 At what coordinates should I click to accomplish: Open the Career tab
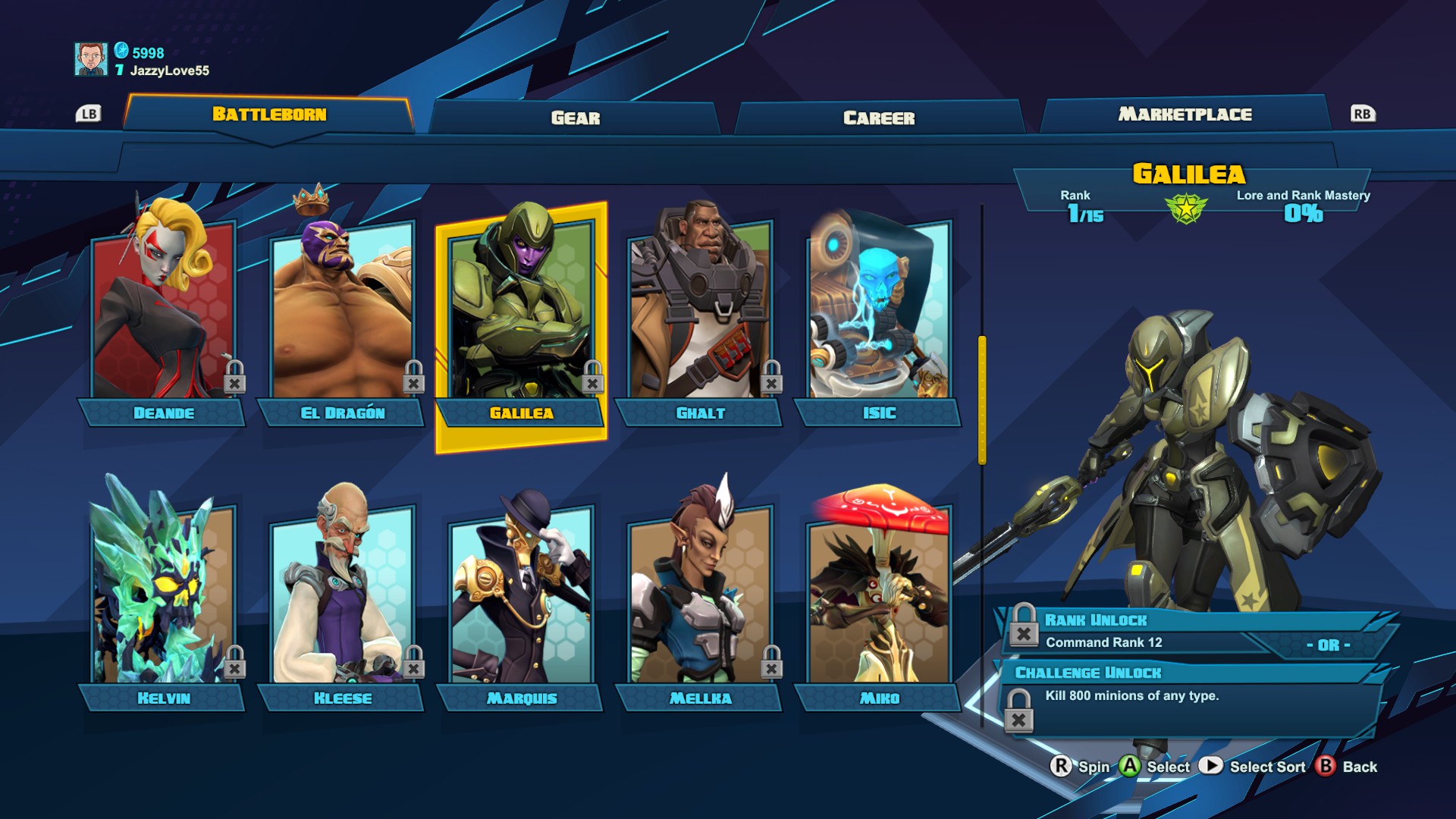pyautogui.click(x=879, y=118)
